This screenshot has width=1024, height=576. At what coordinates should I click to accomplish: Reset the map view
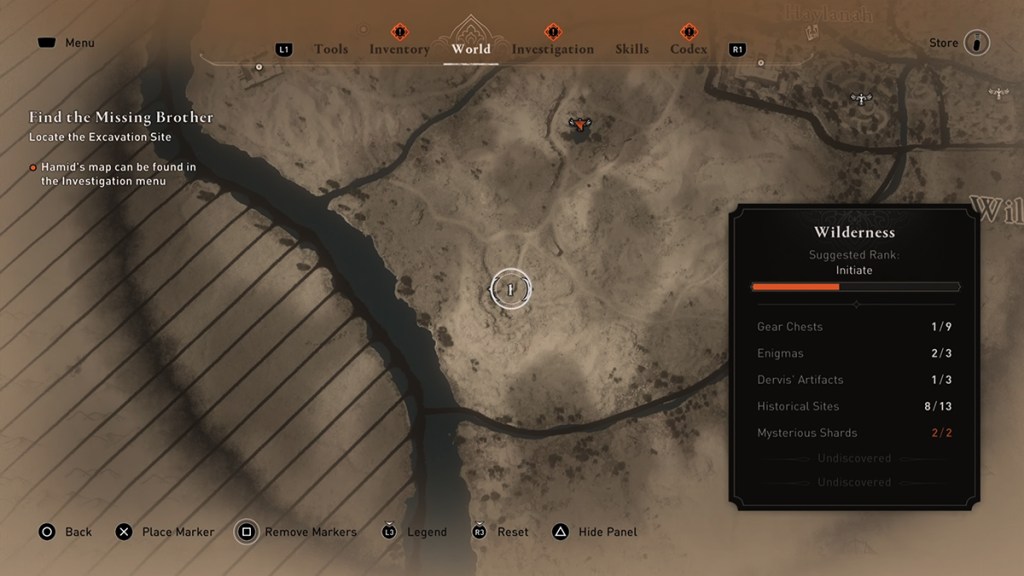click(512, 532)
